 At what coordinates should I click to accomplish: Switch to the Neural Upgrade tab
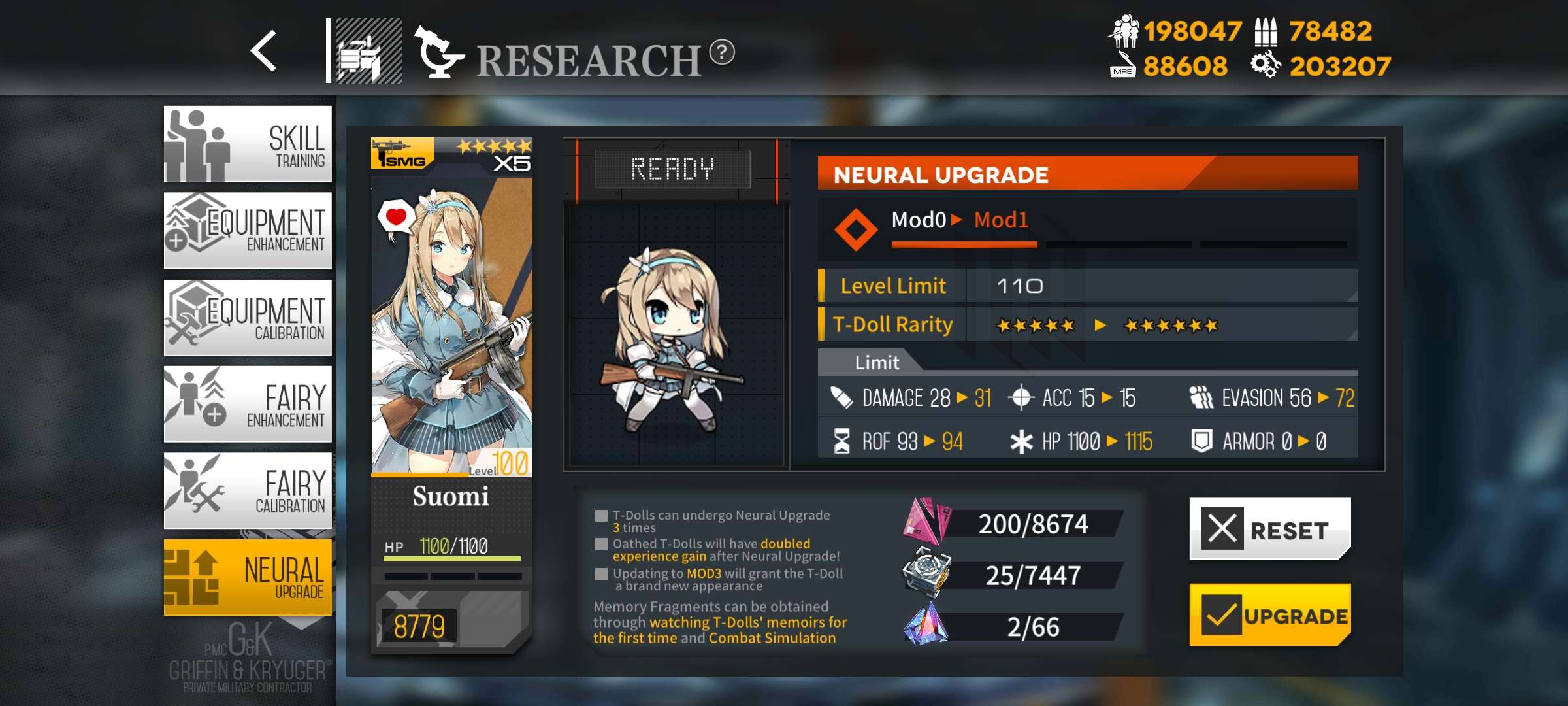pyautogui.click(x=248, y=577)
